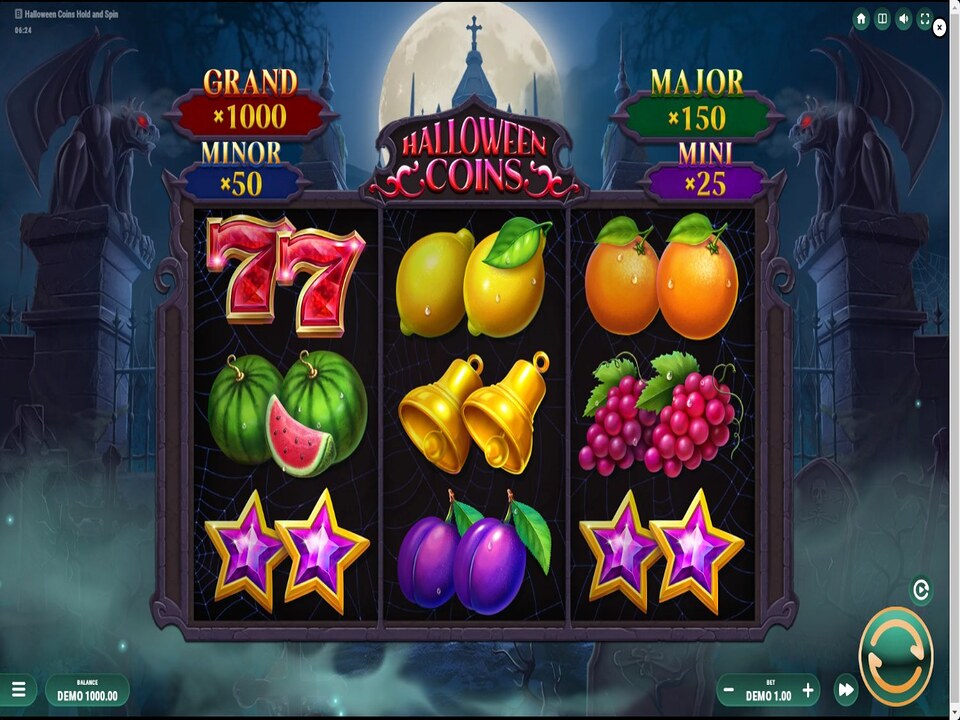Spin the reels with the large round button

(895, 656)
